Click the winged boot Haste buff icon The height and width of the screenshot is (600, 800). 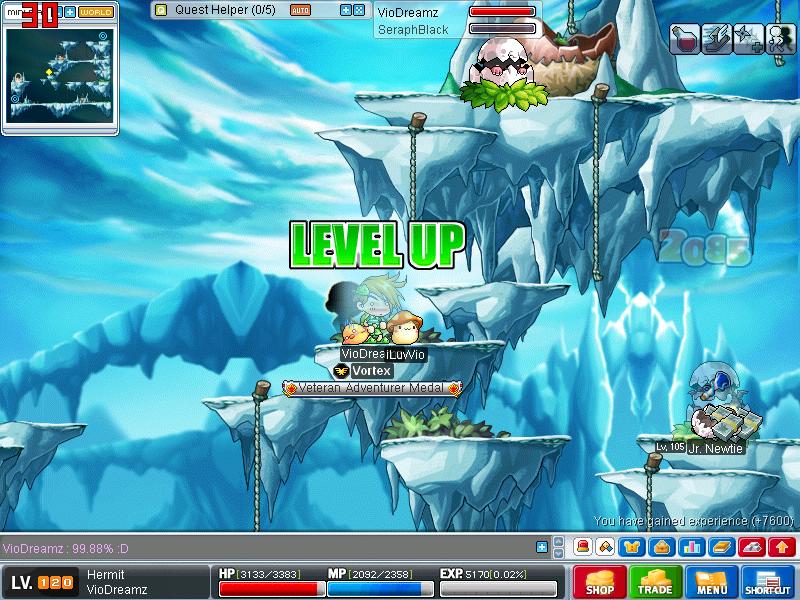pyautogui.click(x=716, y=39)
